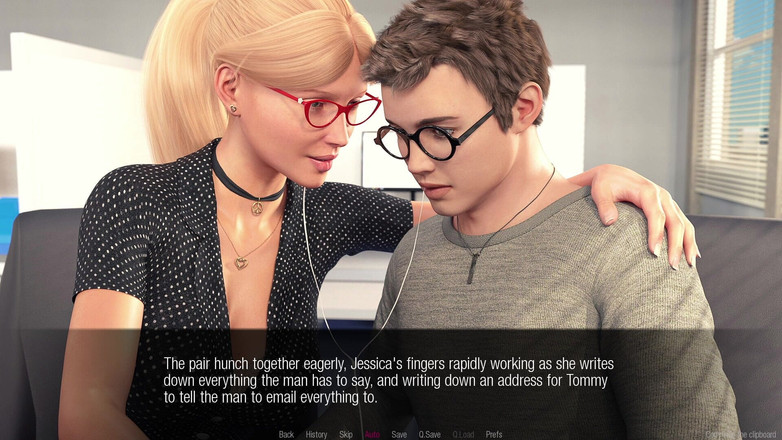Open the dialogue History log
Image resolution: width=782 pixels, height=440 pixels.
(x=316, y=434)
